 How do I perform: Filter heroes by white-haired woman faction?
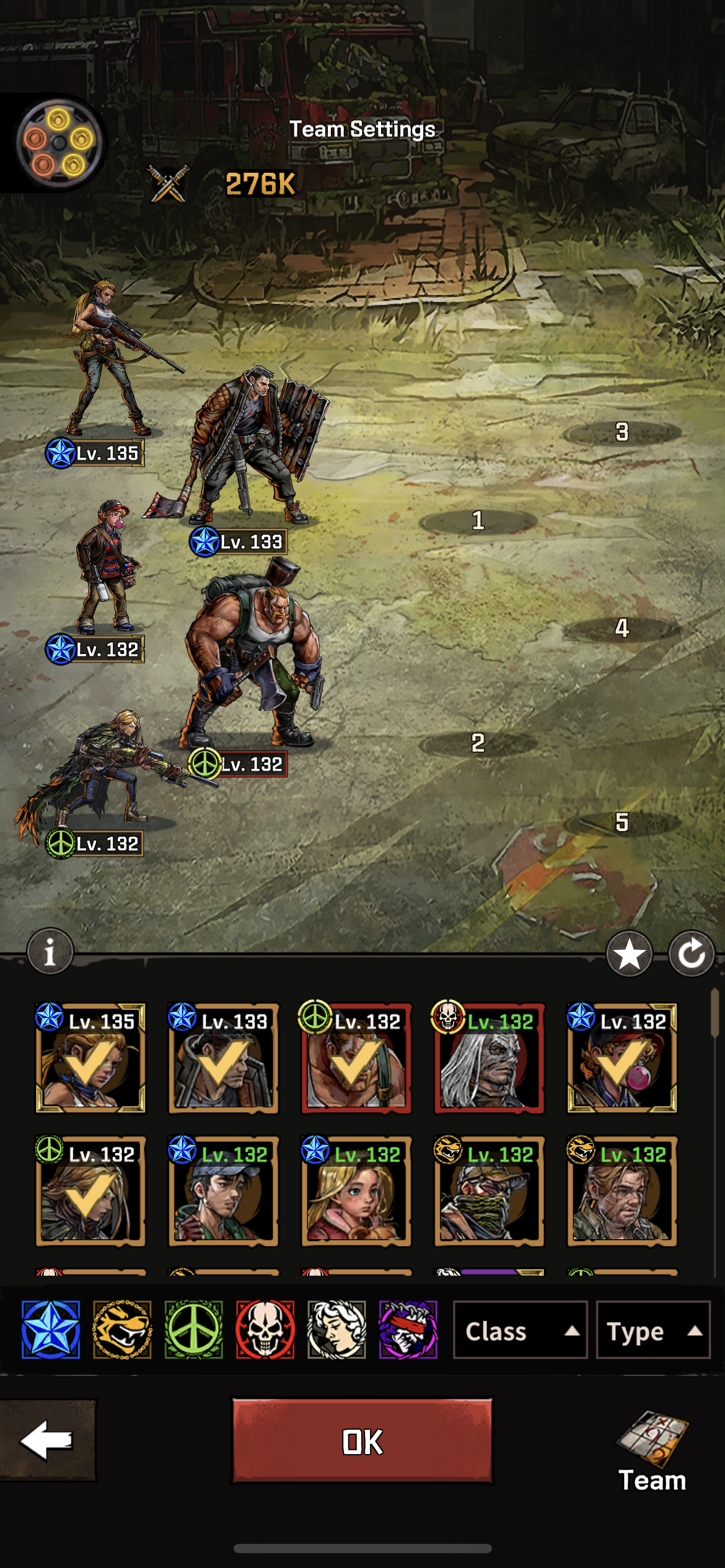point(336,1330)
